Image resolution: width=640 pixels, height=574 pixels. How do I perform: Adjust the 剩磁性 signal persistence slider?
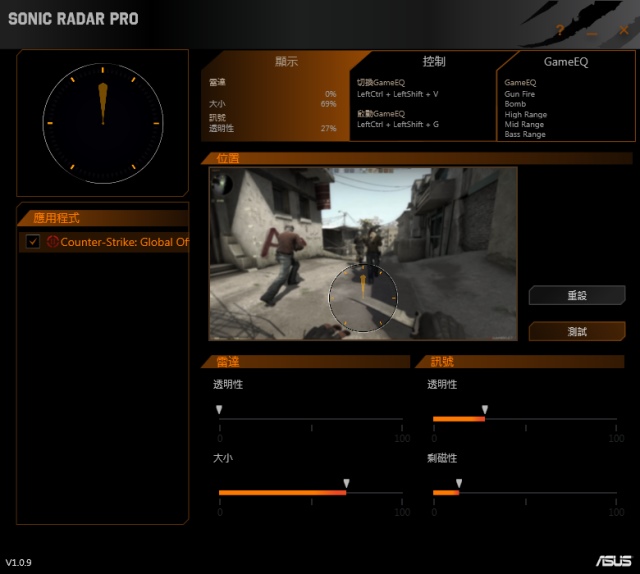tap(459, 484)
